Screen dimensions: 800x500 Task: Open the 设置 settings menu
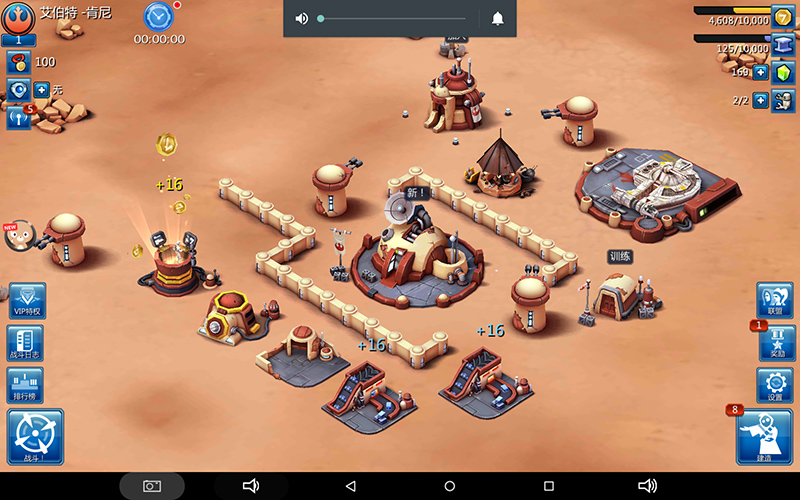[776, 385]
